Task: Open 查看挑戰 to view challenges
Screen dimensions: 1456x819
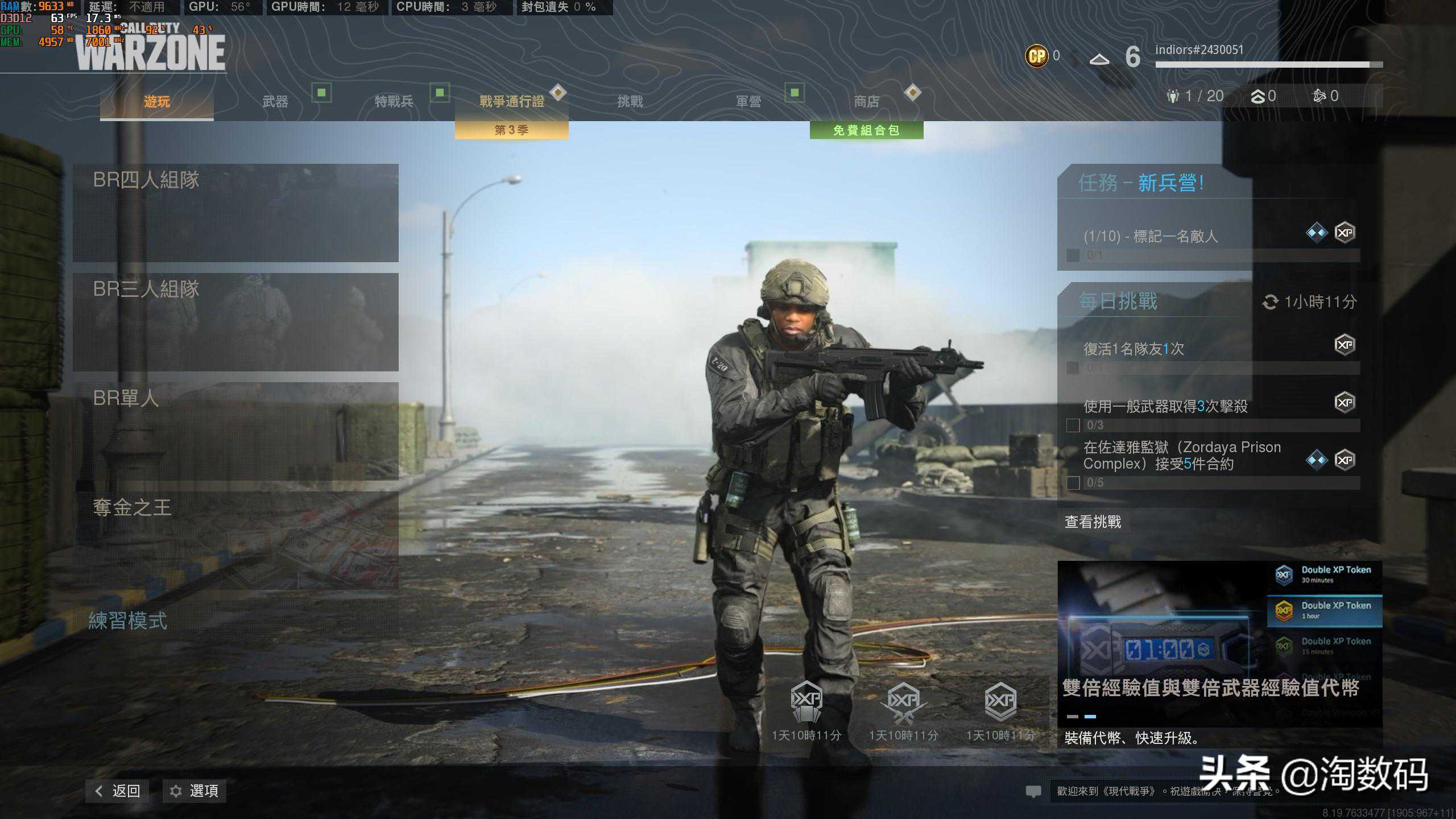Action: (x=1093, y=522)
